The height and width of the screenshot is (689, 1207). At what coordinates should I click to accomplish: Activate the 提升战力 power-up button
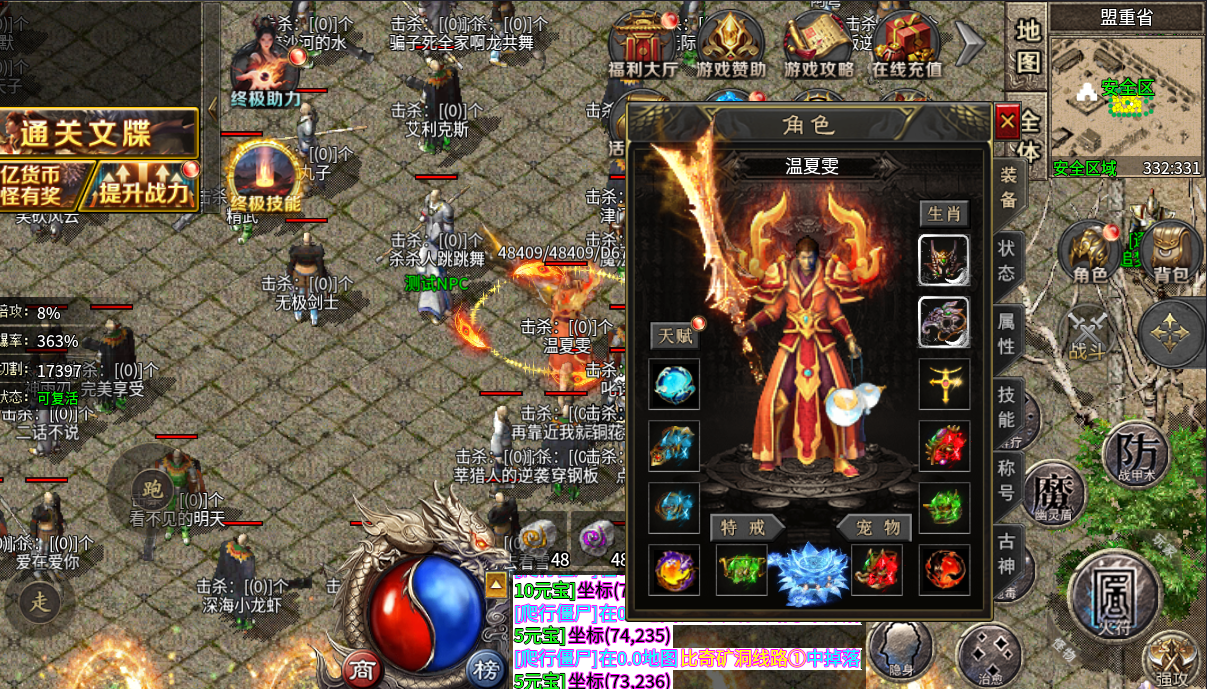click(x=144, y=186)
